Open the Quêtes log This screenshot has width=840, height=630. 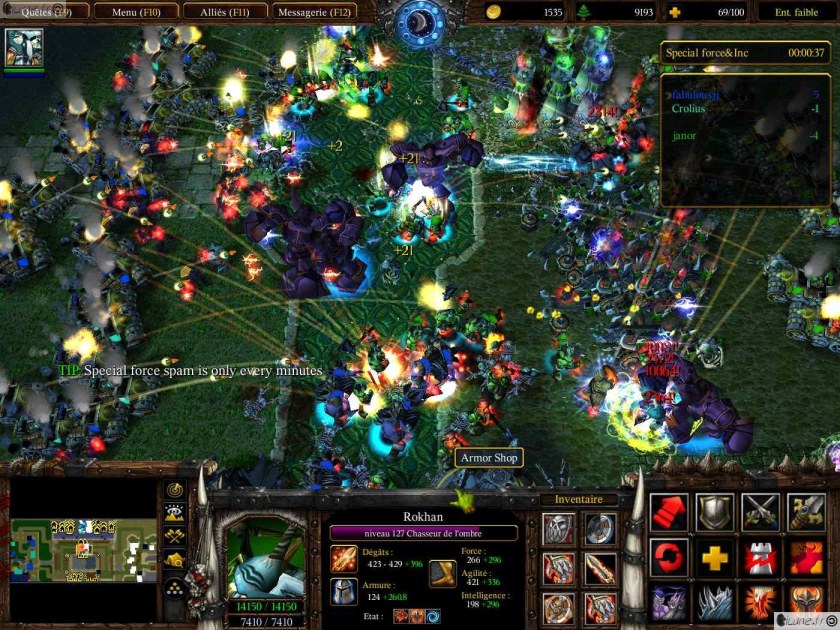tap(45, 12)
